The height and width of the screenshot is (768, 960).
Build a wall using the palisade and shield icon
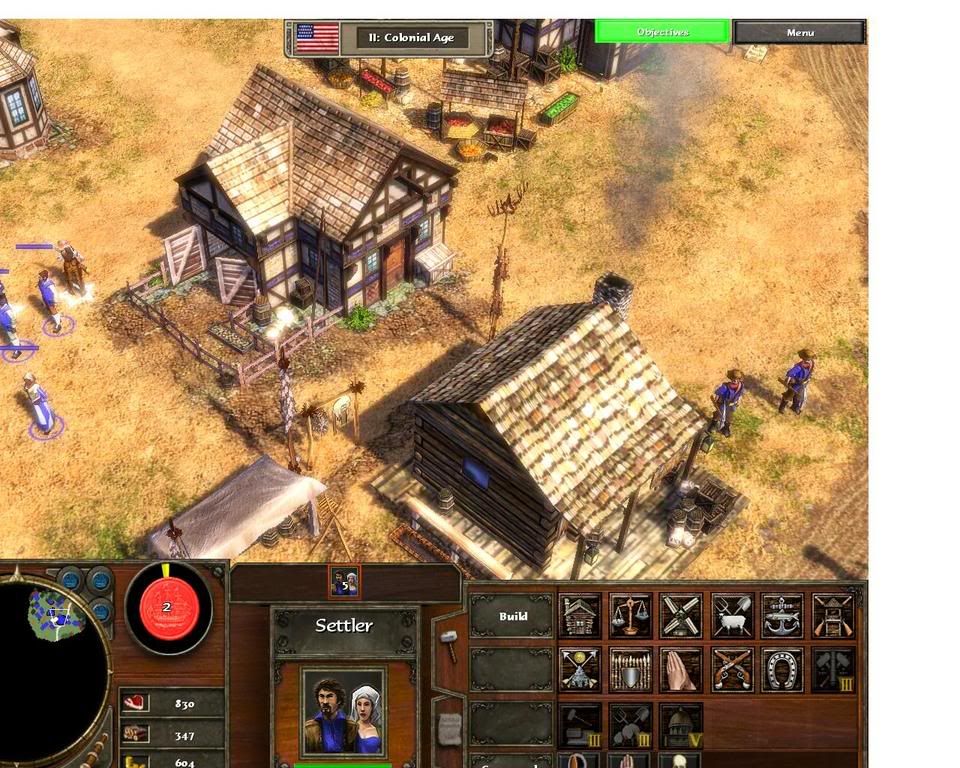pyautogui.click(x=631, y=670)
